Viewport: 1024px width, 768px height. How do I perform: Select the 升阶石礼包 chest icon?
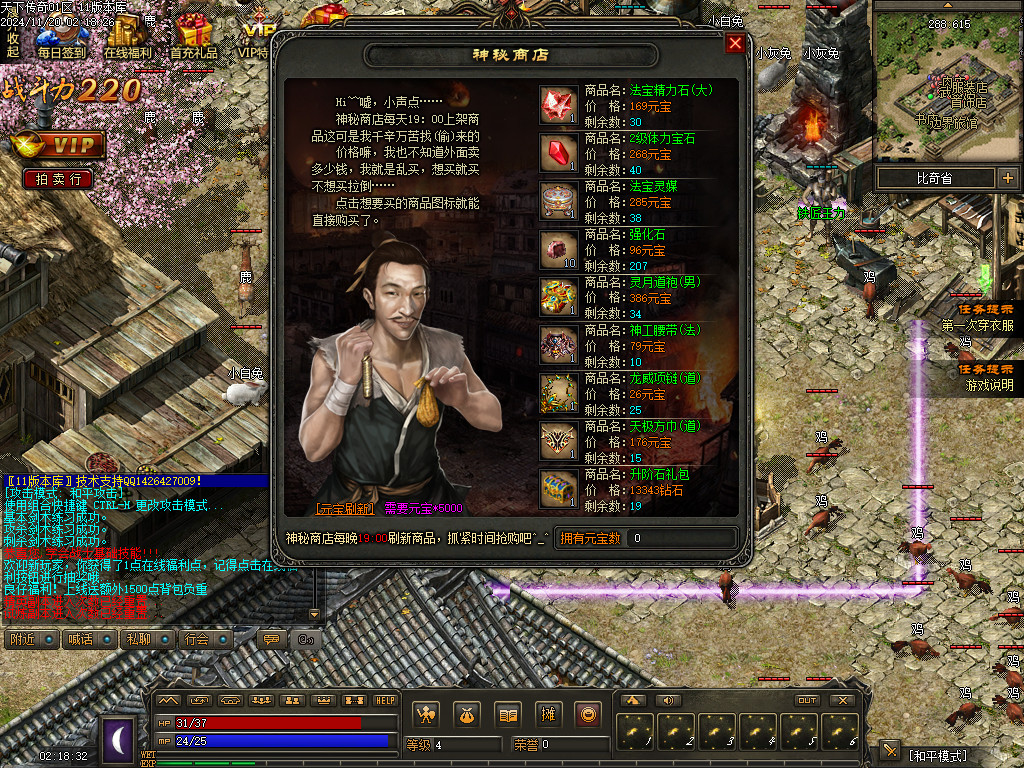(558, 489)
